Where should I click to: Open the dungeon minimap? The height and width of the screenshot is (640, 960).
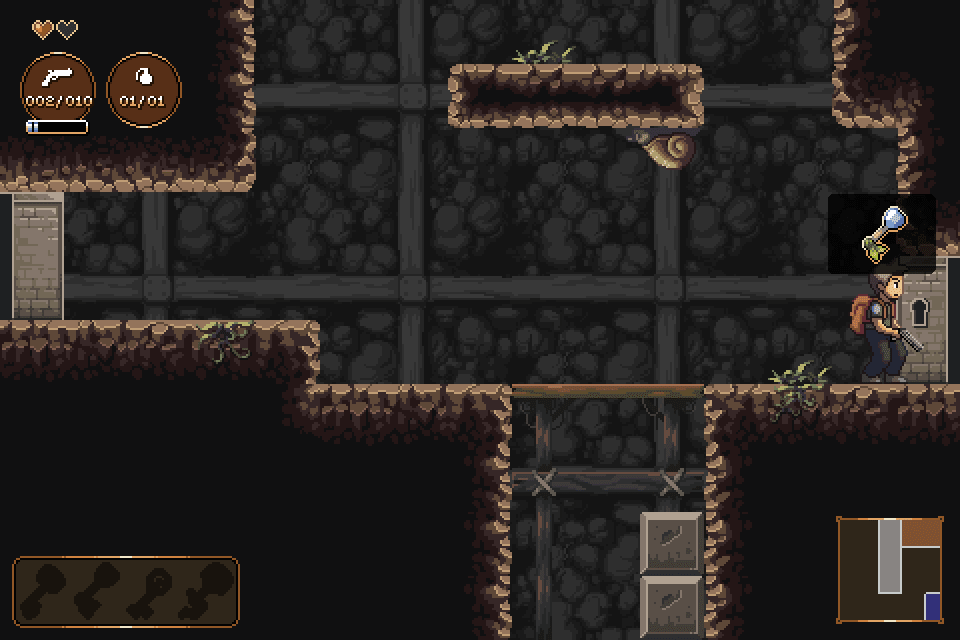[890, 569]
